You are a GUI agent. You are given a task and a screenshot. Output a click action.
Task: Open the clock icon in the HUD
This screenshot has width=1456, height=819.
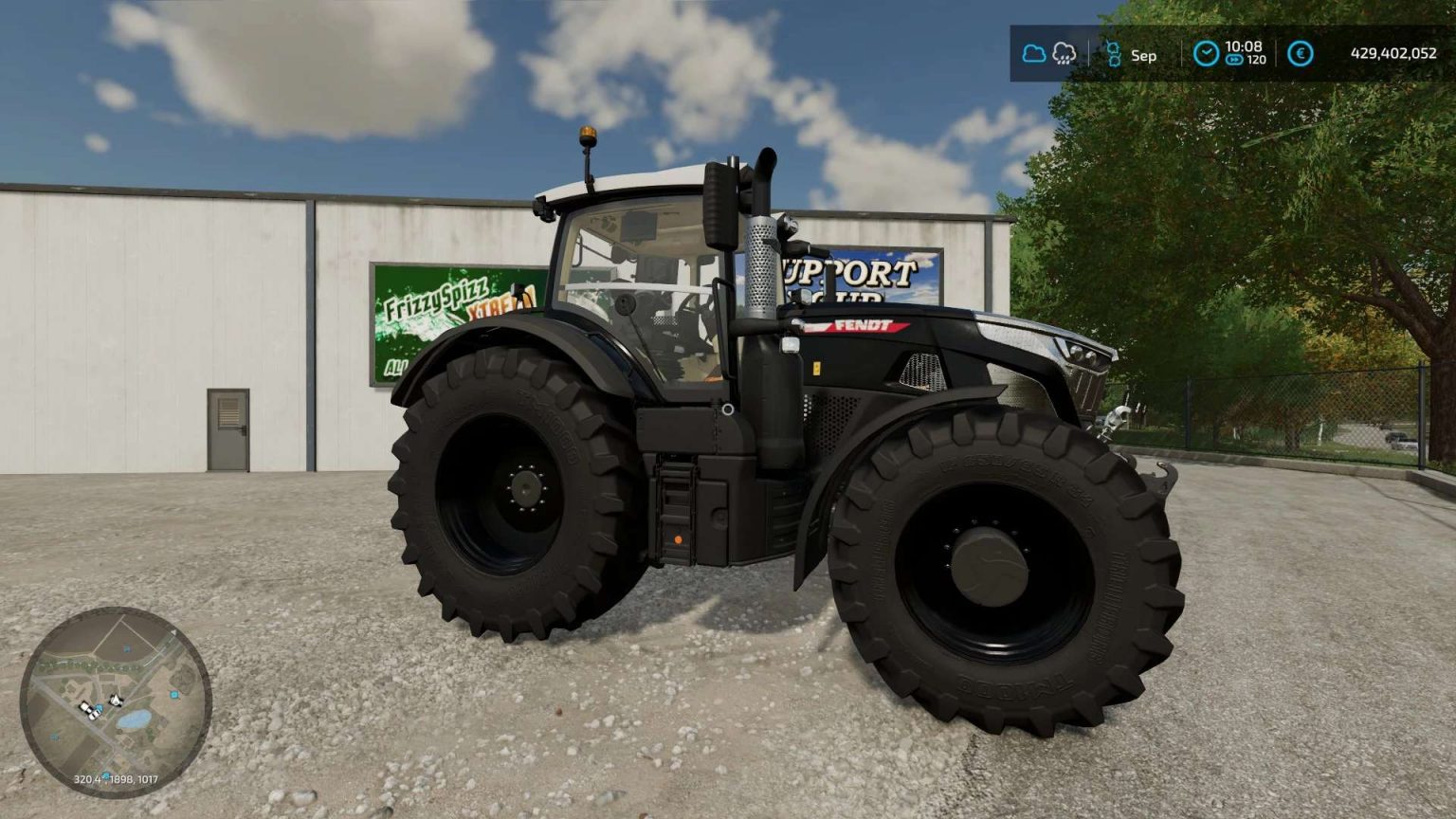point(1207,53)
